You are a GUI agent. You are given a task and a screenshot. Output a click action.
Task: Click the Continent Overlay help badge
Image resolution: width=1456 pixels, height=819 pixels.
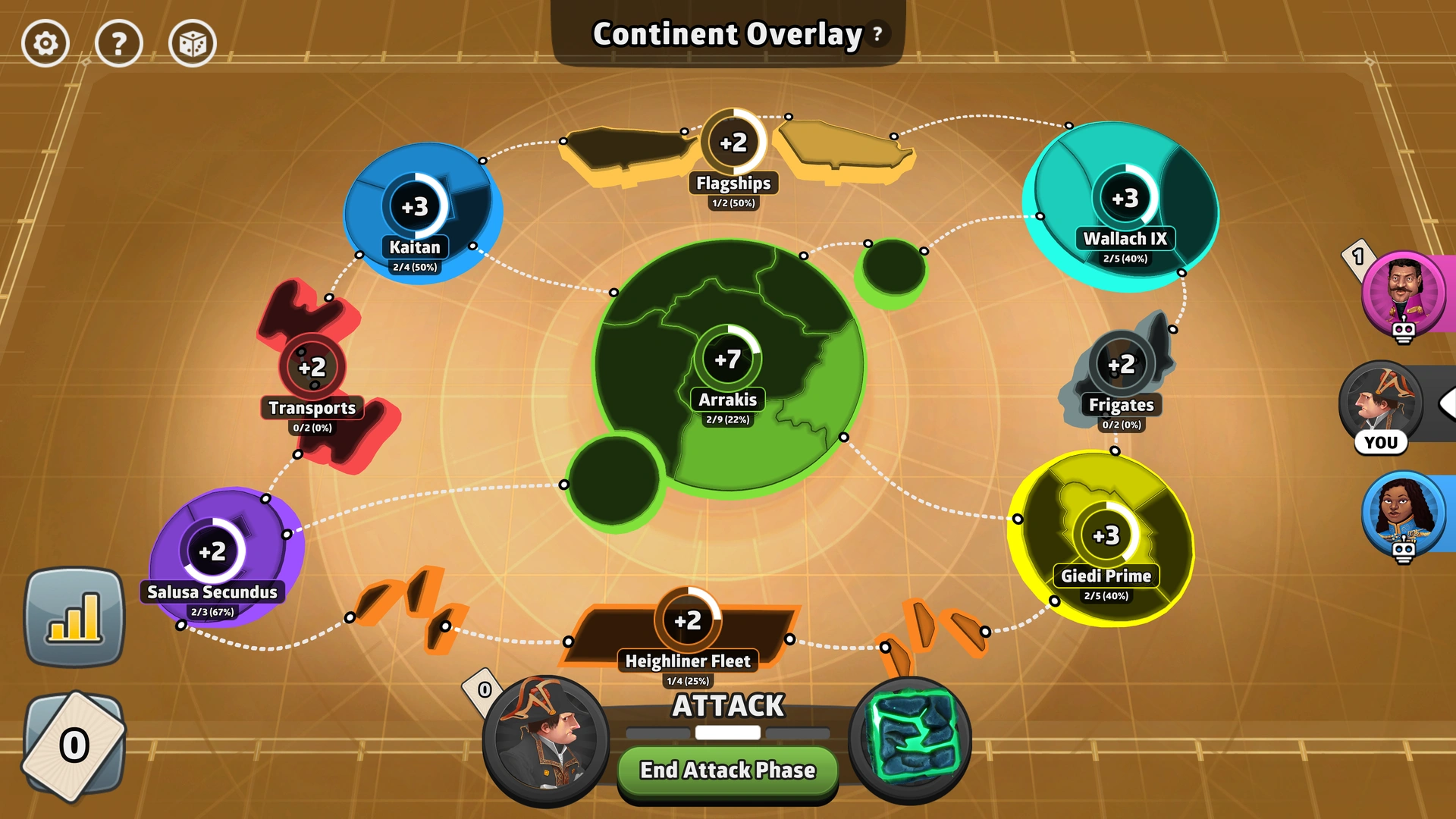[877, 33]
